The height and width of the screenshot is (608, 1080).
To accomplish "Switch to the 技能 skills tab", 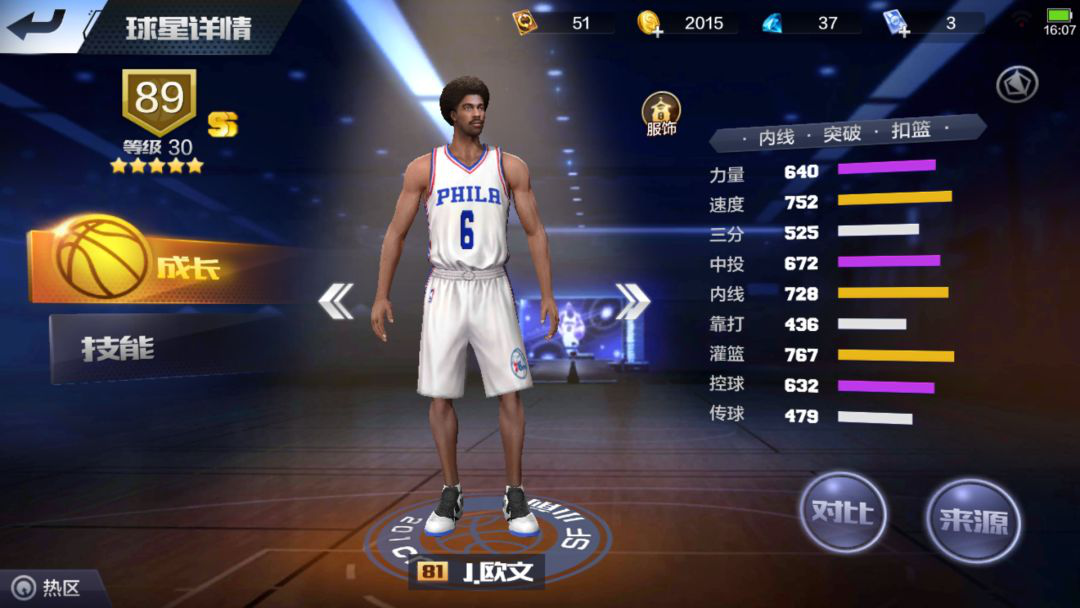I will coord(150,348).
